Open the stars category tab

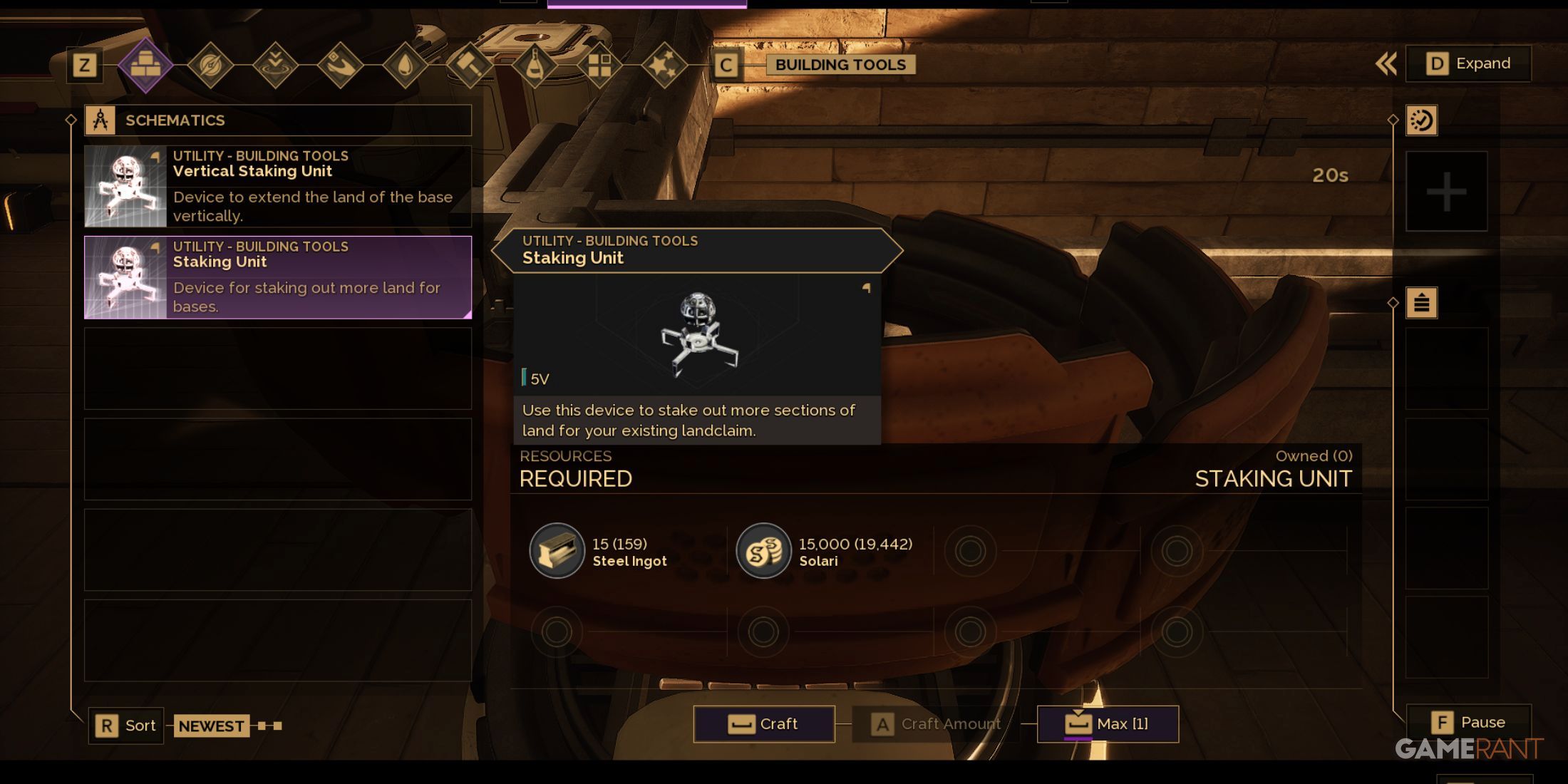point(664,66)
